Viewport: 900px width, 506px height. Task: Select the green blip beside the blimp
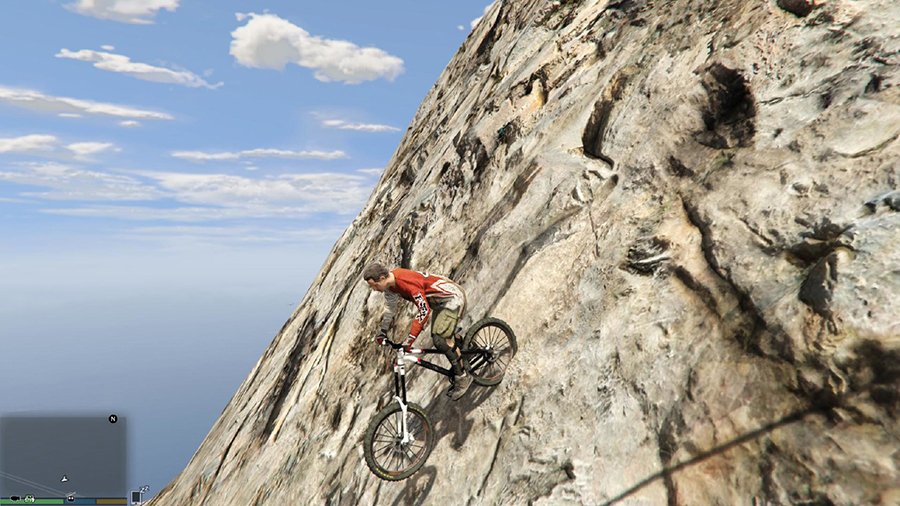tap(30, 498)
